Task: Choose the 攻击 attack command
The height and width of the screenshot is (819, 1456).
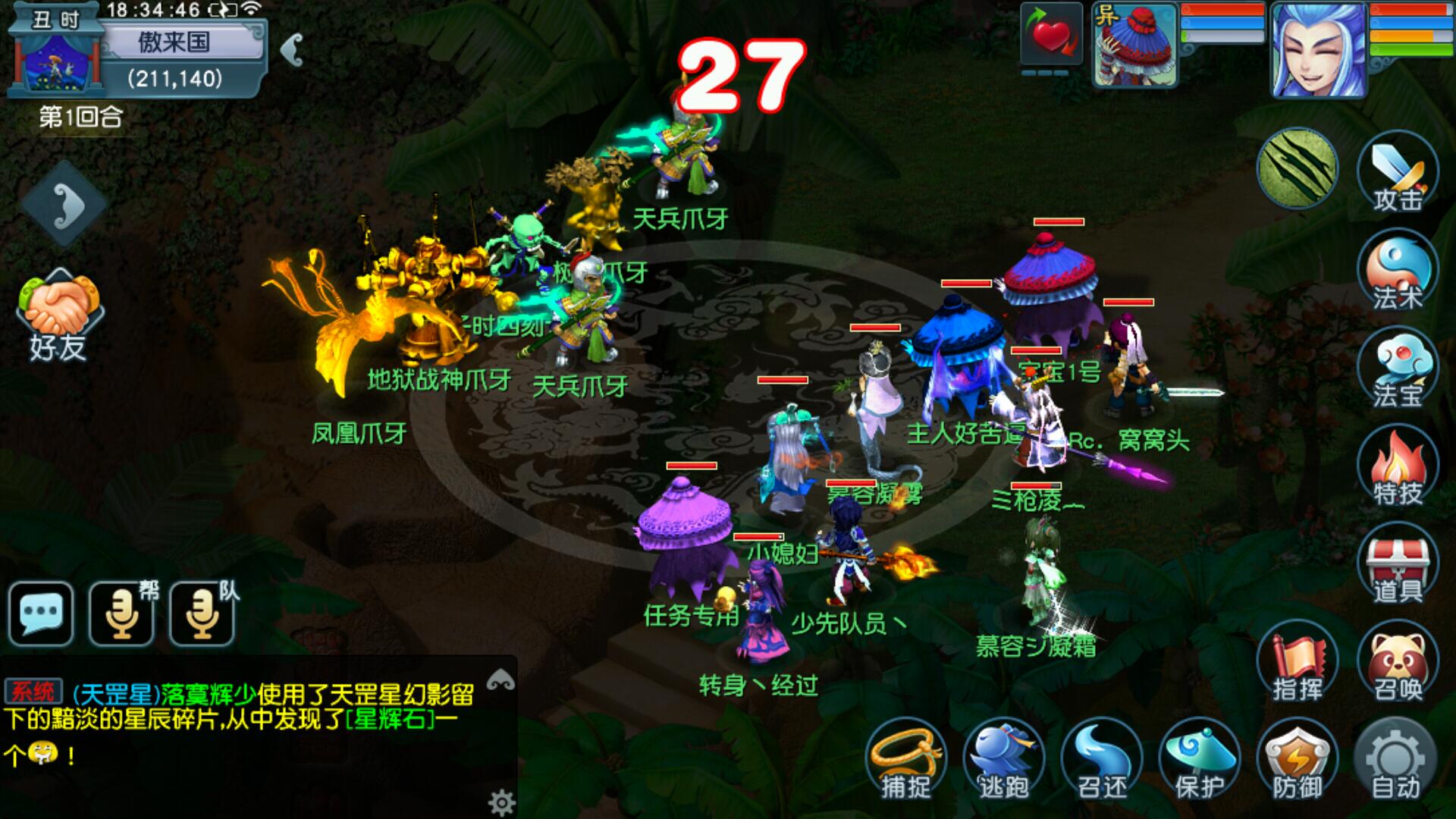Action: [x=1397, y=171]
